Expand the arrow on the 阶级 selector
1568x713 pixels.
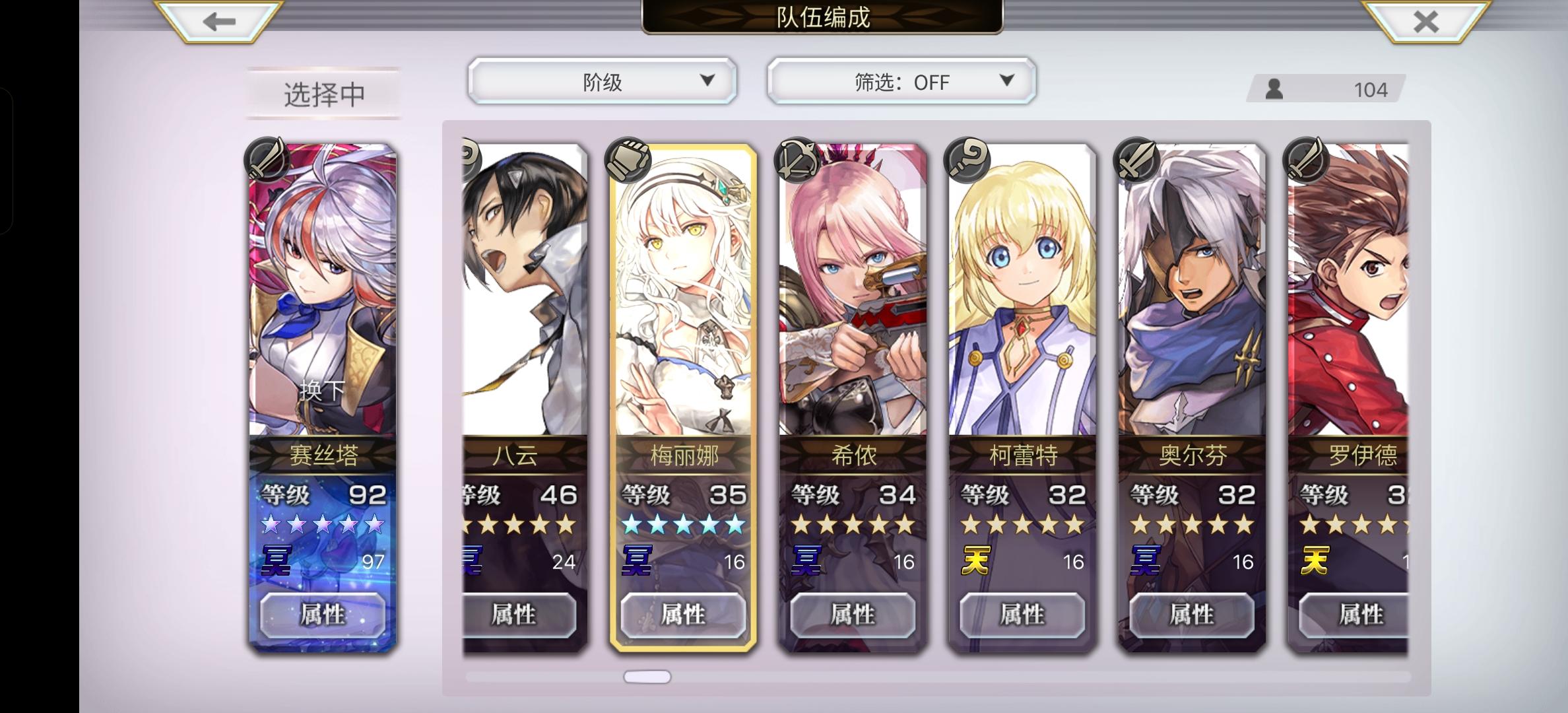pyautogui.click(x=708, y=81)
